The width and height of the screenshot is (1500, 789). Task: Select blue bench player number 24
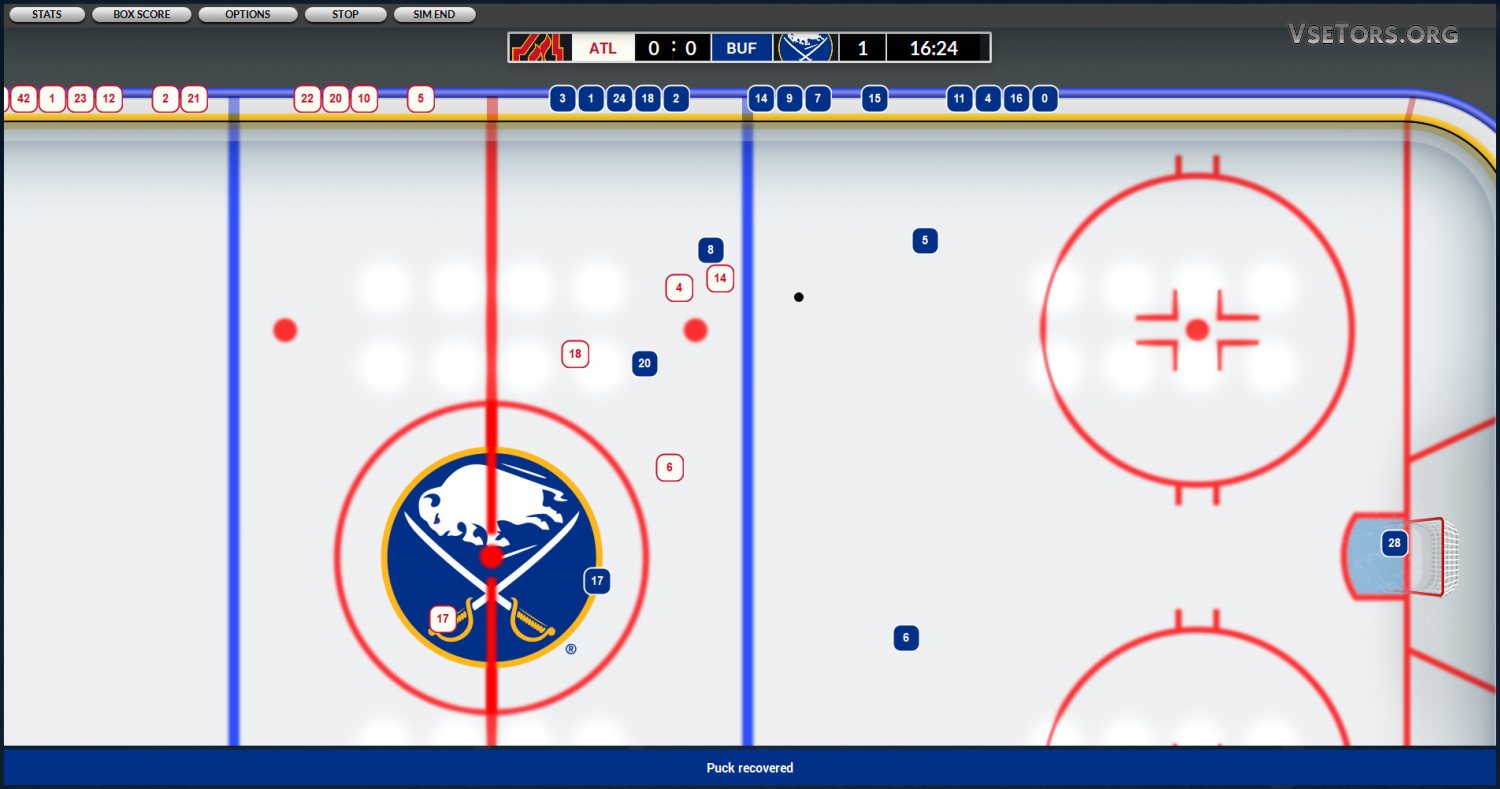pos(619,99)
